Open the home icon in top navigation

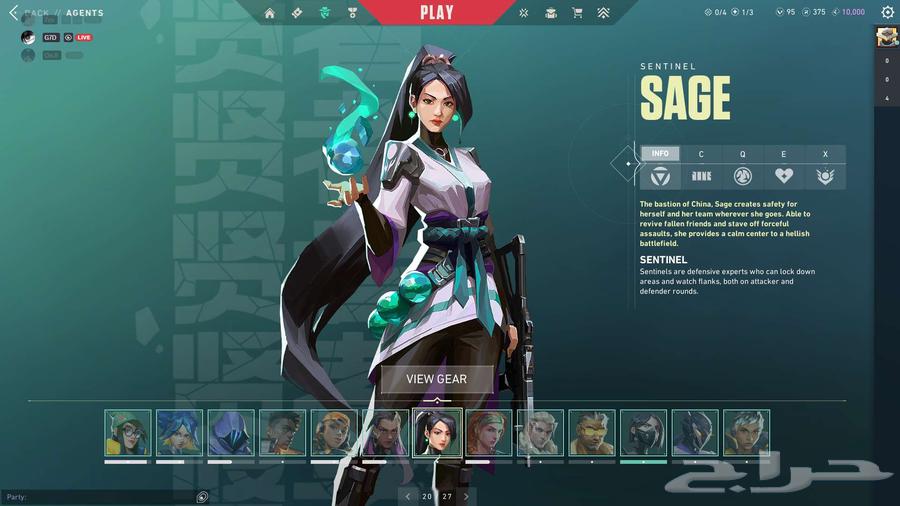(270, 13)
